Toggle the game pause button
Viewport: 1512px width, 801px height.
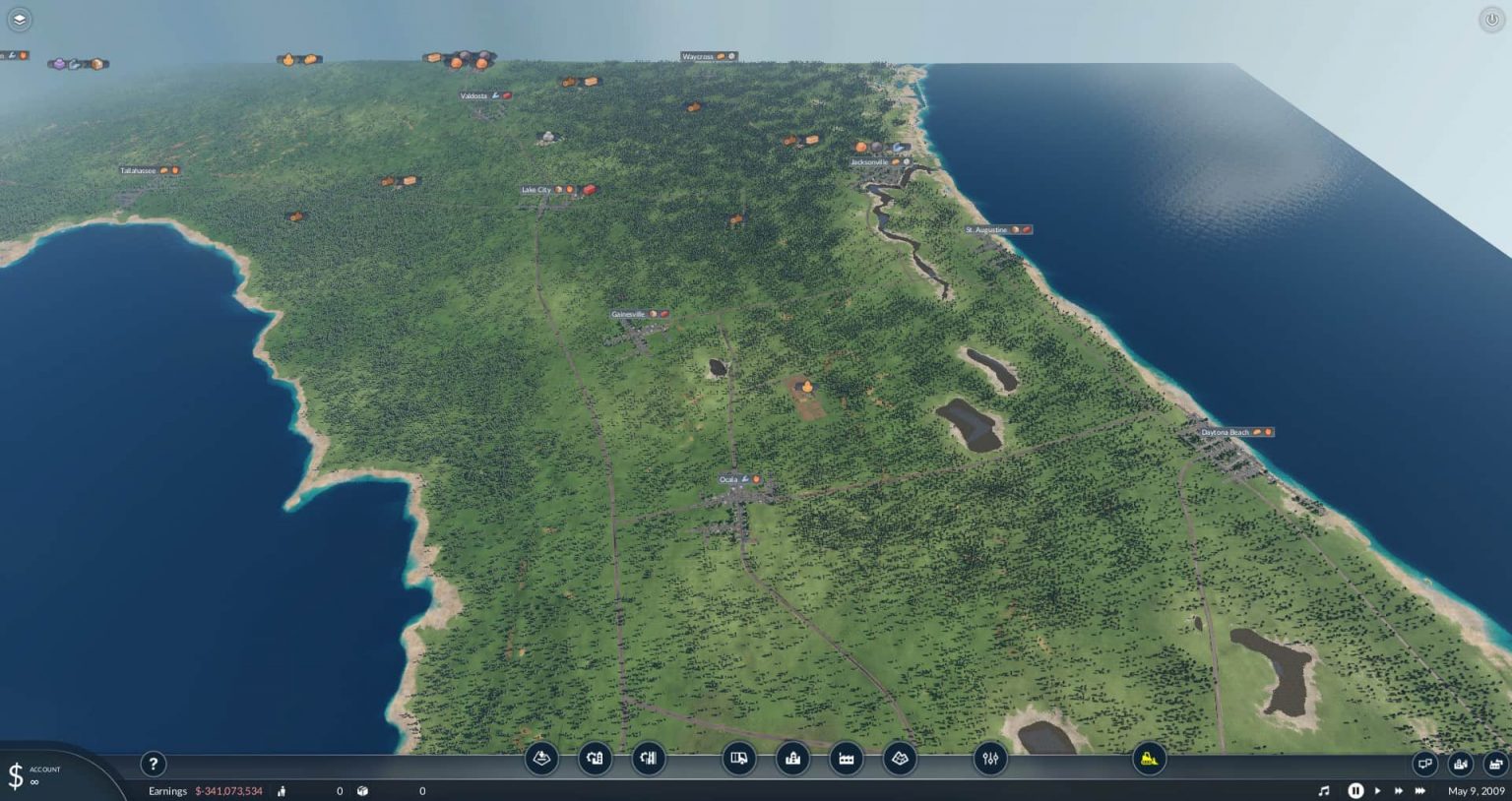(1355, 790)
